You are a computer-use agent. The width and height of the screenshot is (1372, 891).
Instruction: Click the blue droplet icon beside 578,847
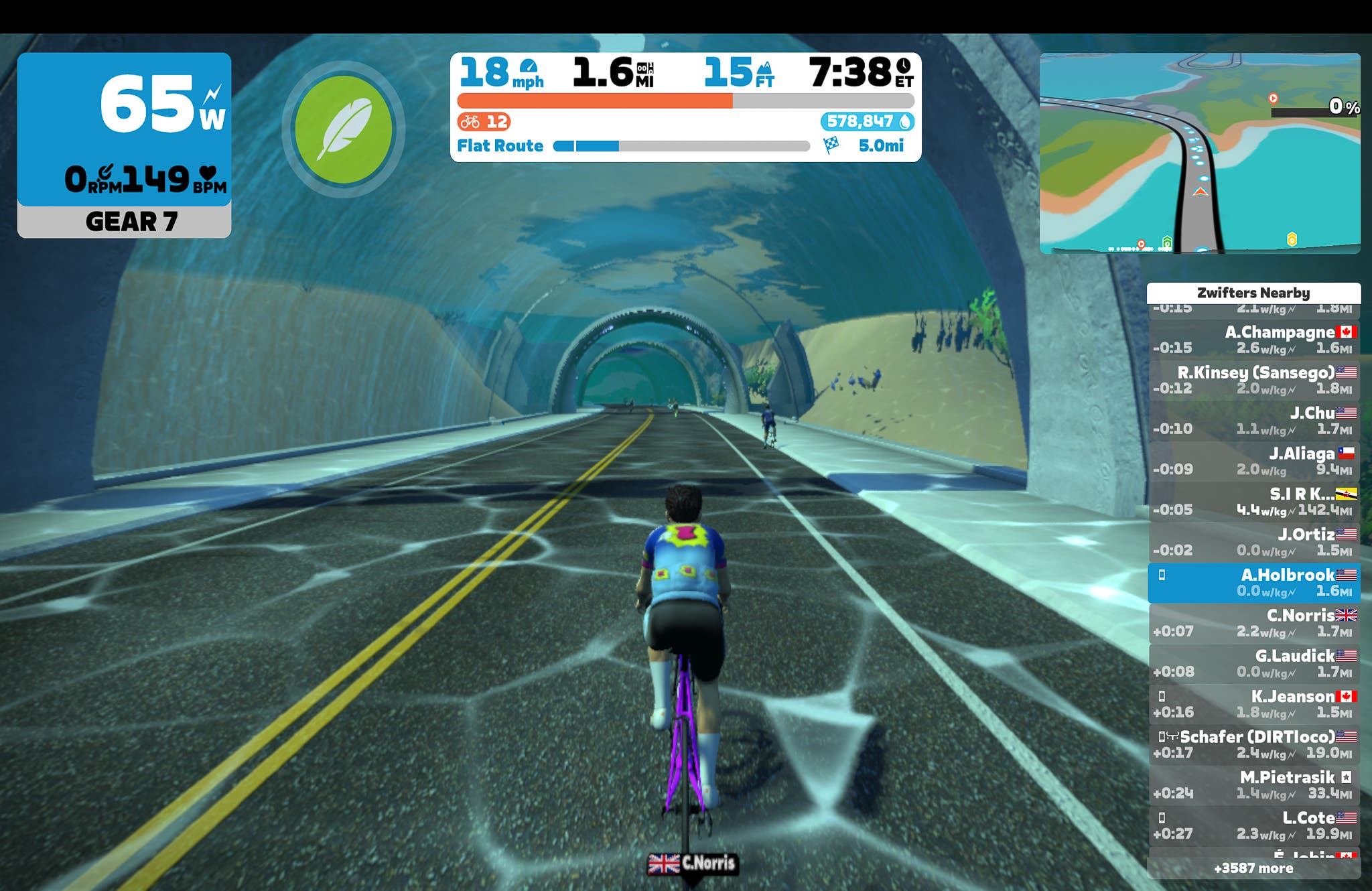(x=903, y=121)
